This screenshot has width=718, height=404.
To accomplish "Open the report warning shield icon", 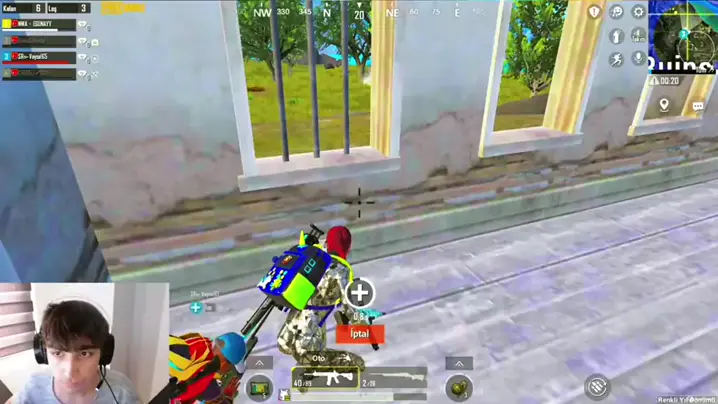I will (595, 12).
